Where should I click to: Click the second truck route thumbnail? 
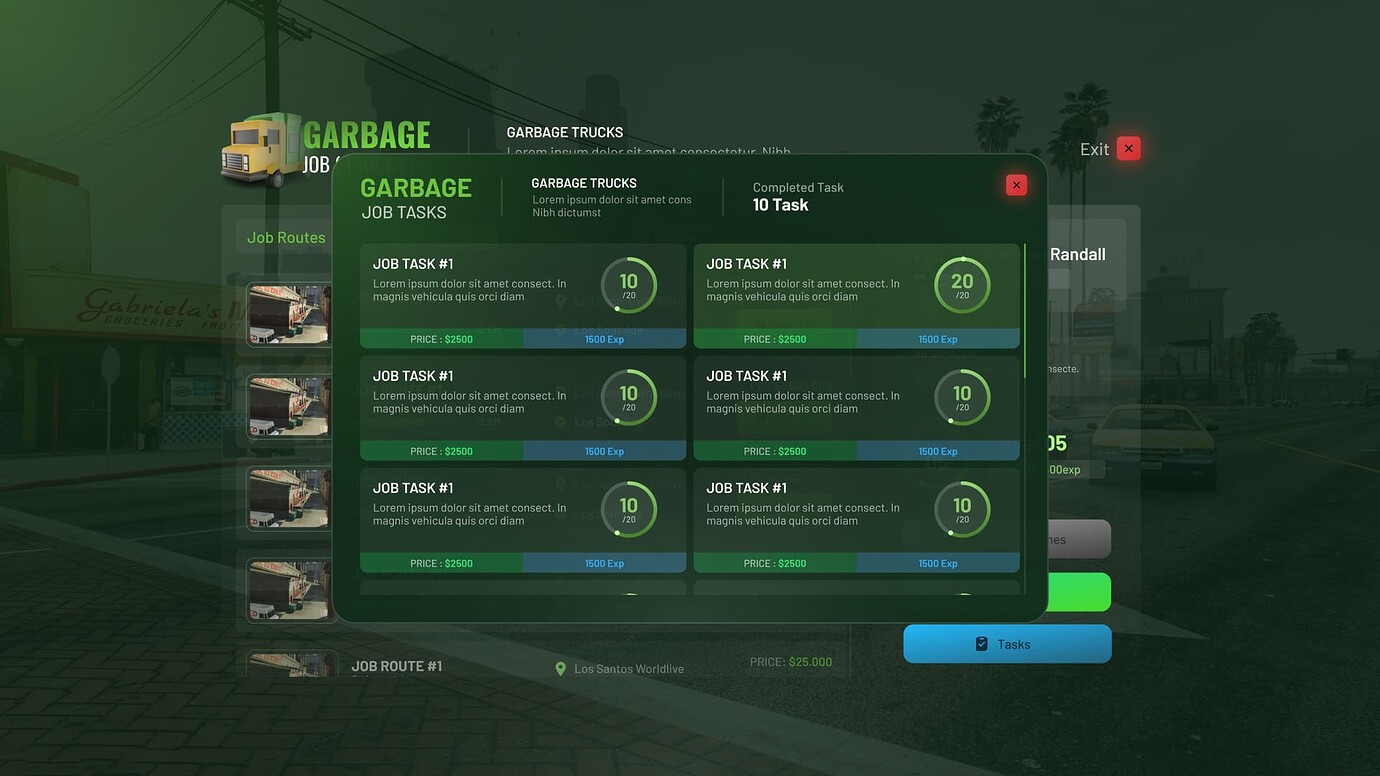pos(288,405)
